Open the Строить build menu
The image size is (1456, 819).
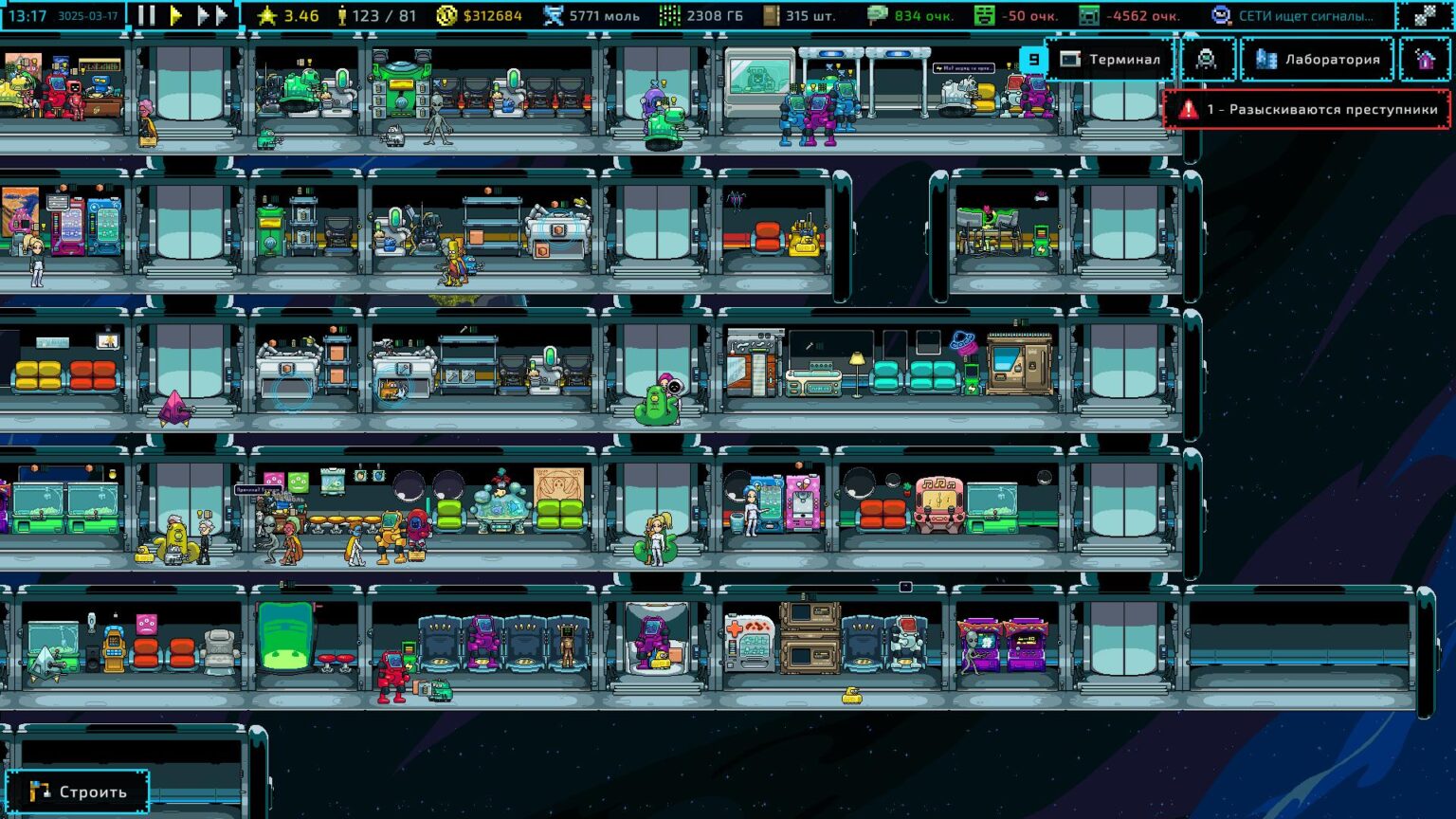tap(78, 792)
